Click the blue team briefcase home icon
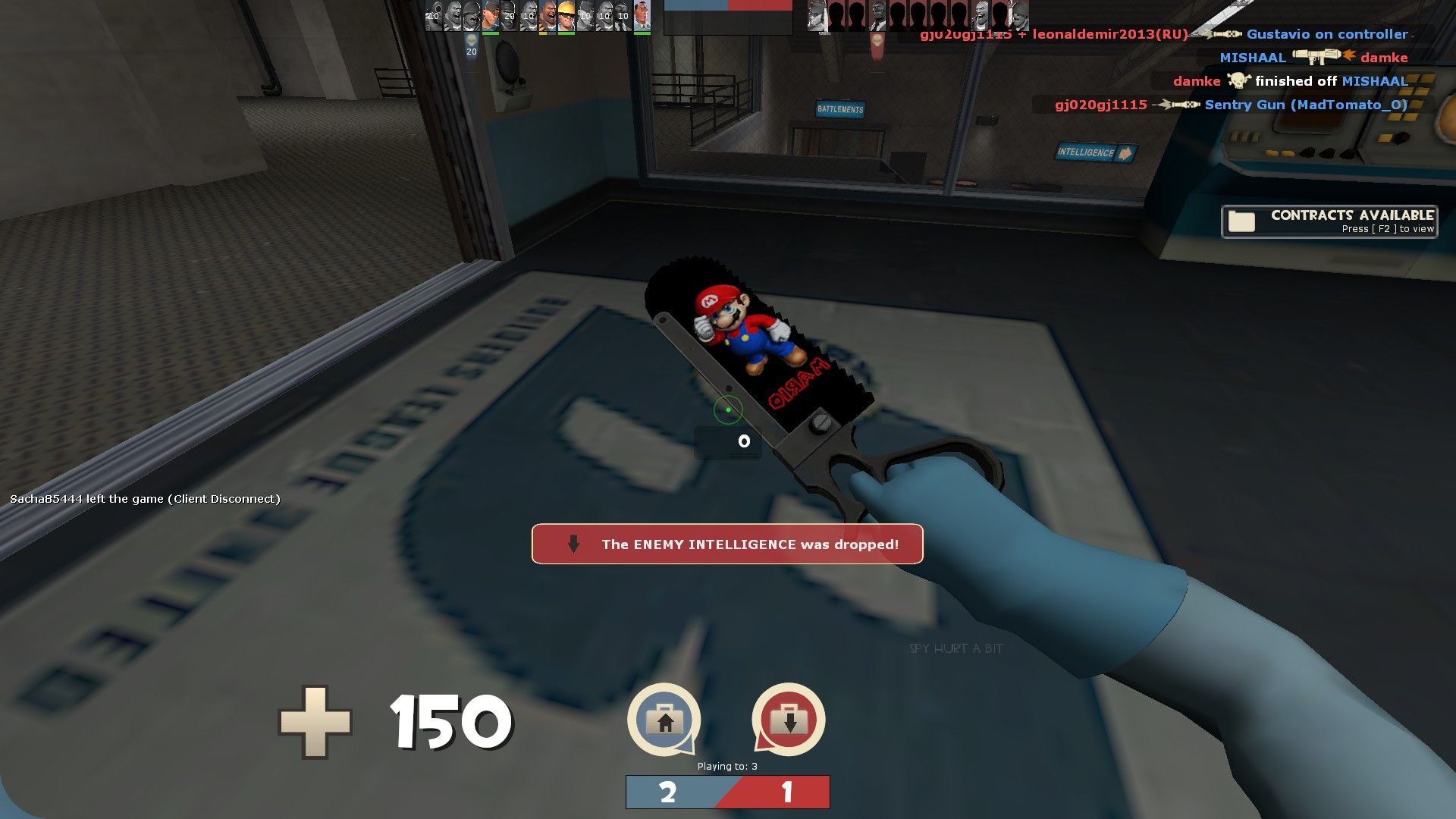Image resolution: width=1456 pixels, height=819 pixels. coord(664,719)
